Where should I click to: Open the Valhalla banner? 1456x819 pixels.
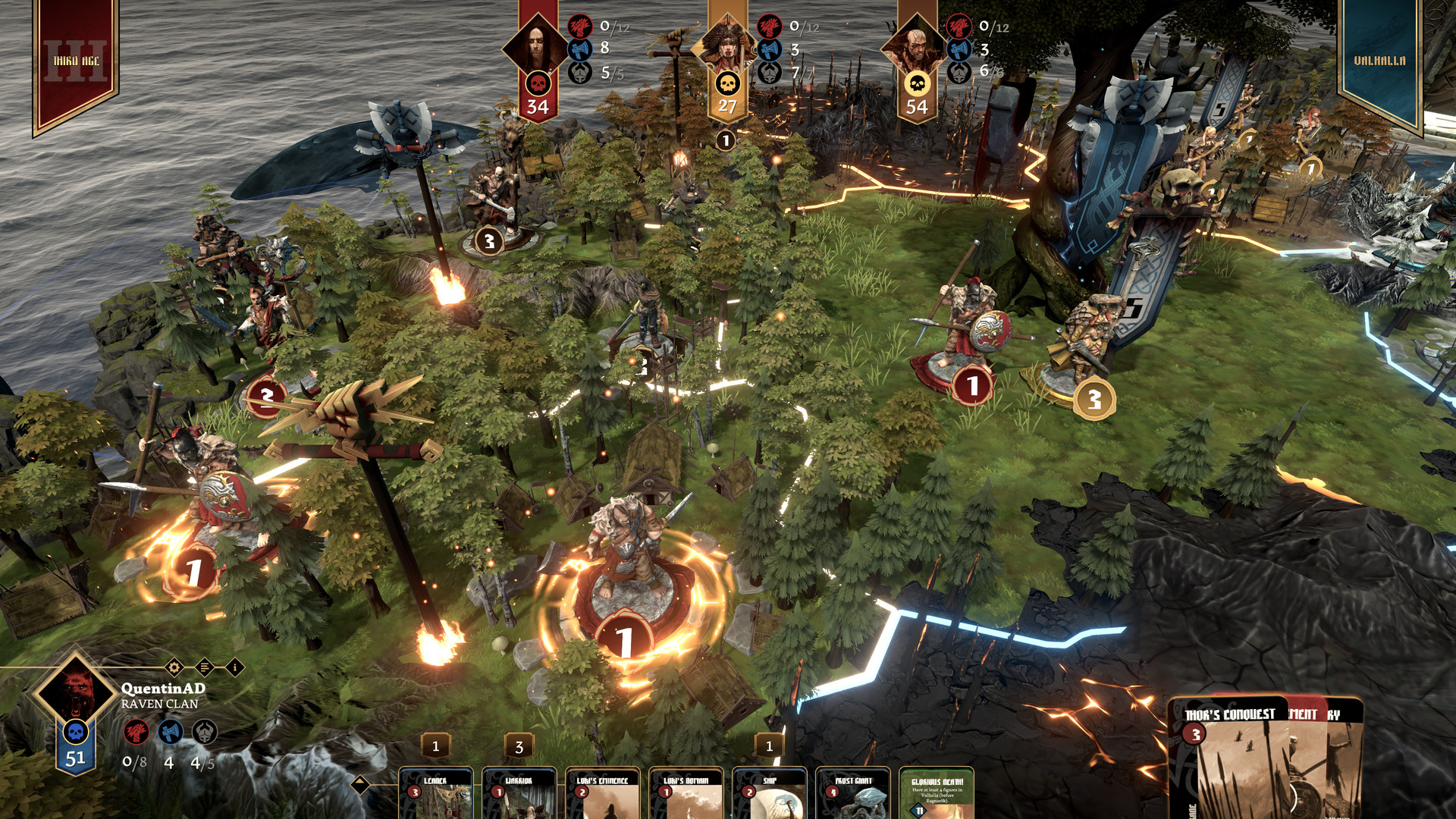click(1379, 61)
